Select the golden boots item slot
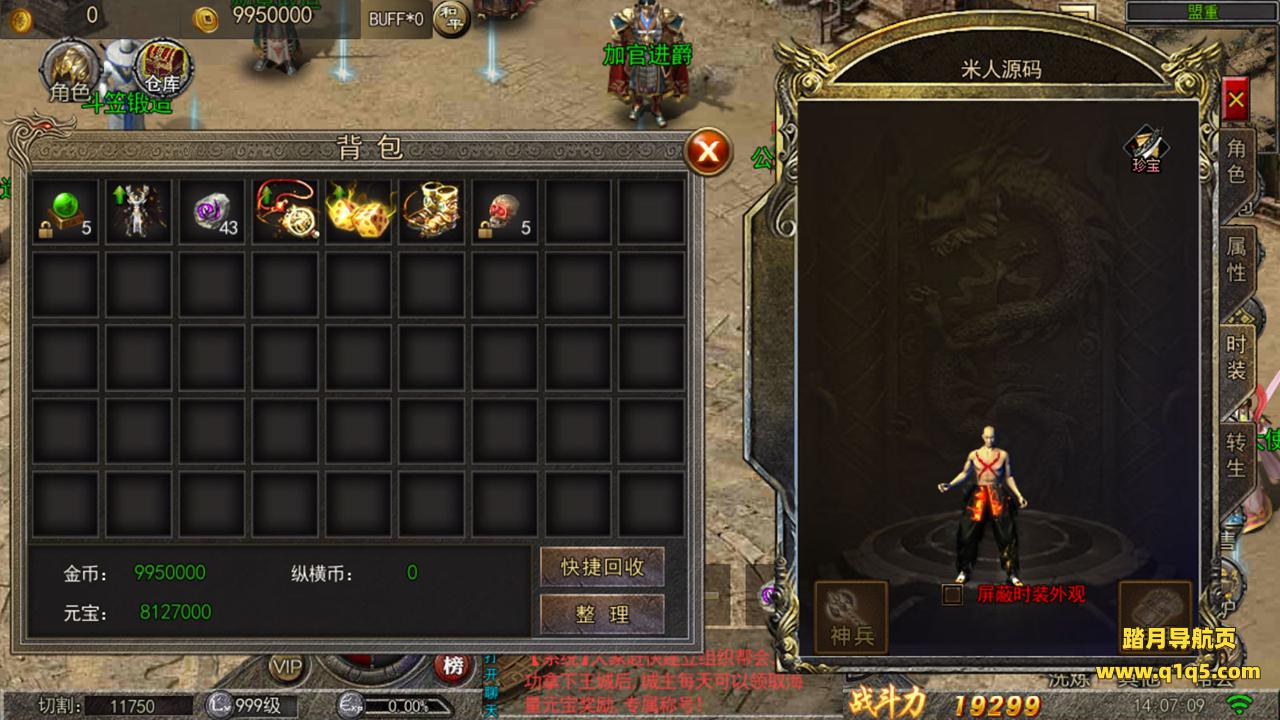The height and width of the screenshot is (720, 1280). (x=432, y=211)
